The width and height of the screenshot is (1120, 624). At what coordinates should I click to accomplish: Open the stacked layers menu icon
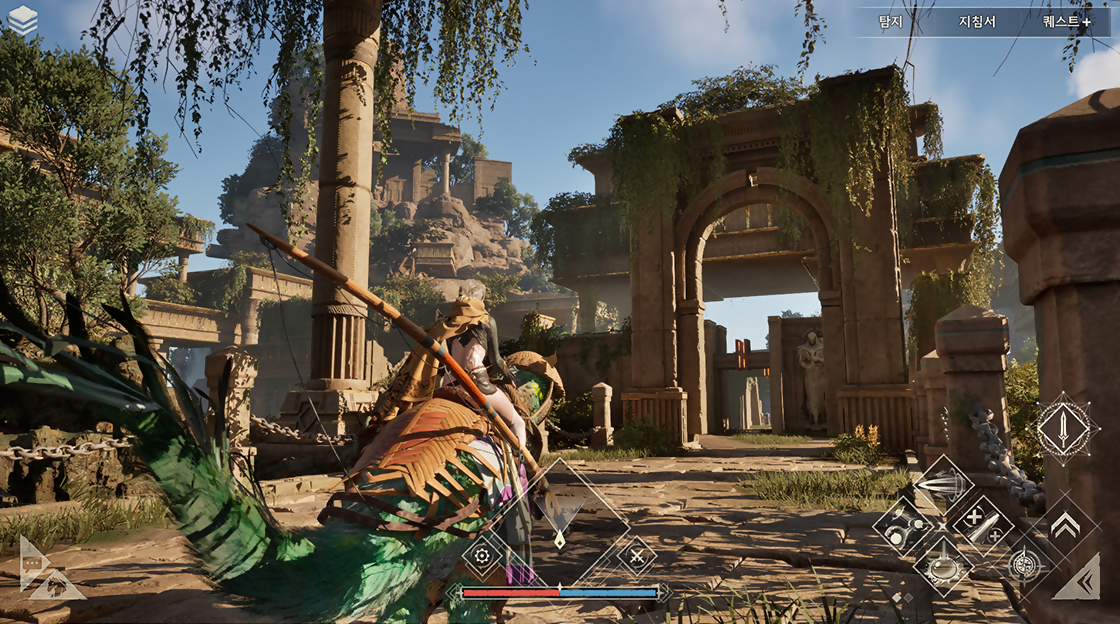(22, 20)
